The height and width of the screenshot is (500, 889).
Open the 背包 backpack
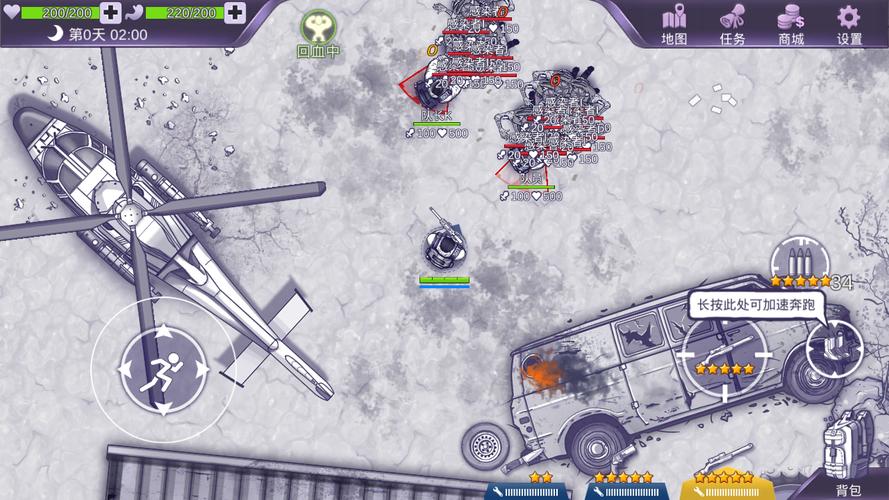[845, 453]
